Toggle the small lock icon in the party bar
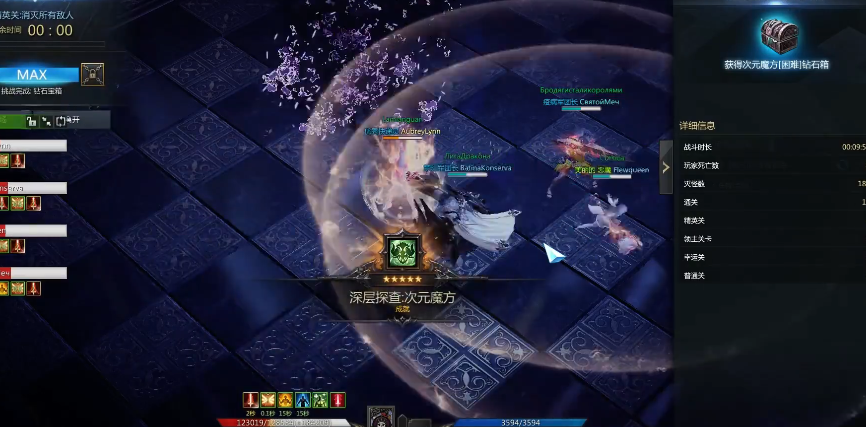 (32, 121)
